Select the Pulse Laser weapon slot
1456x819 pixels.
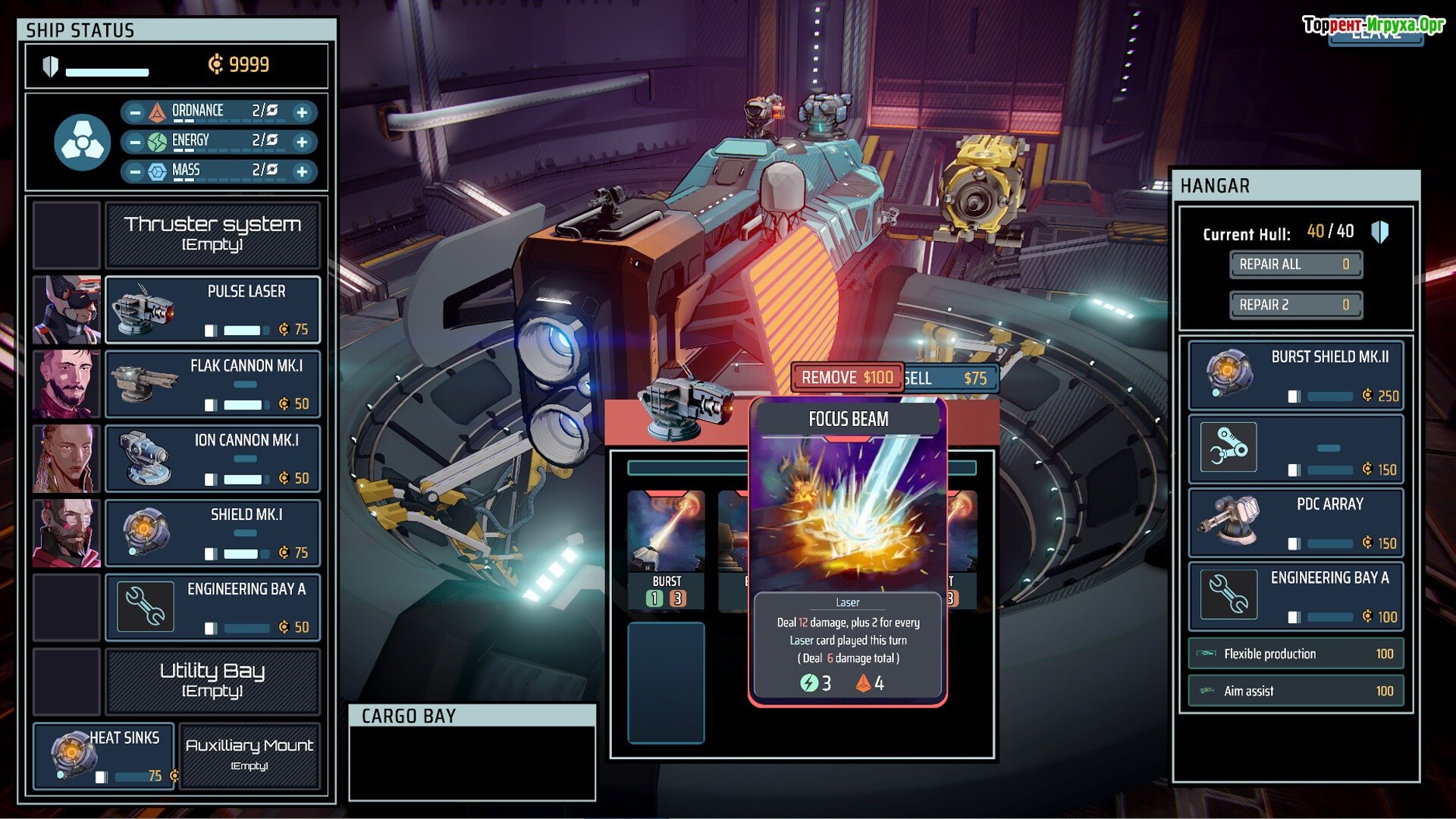pyautogui.click(x=212, y=310)
